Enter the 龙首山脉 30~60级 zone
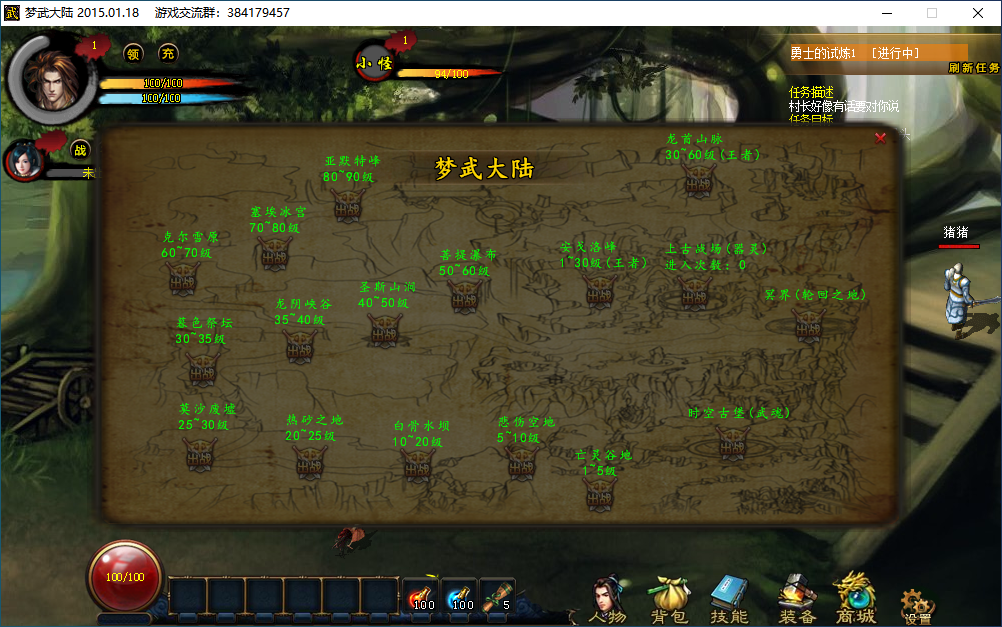1002x627 pixels. [698, 179]
